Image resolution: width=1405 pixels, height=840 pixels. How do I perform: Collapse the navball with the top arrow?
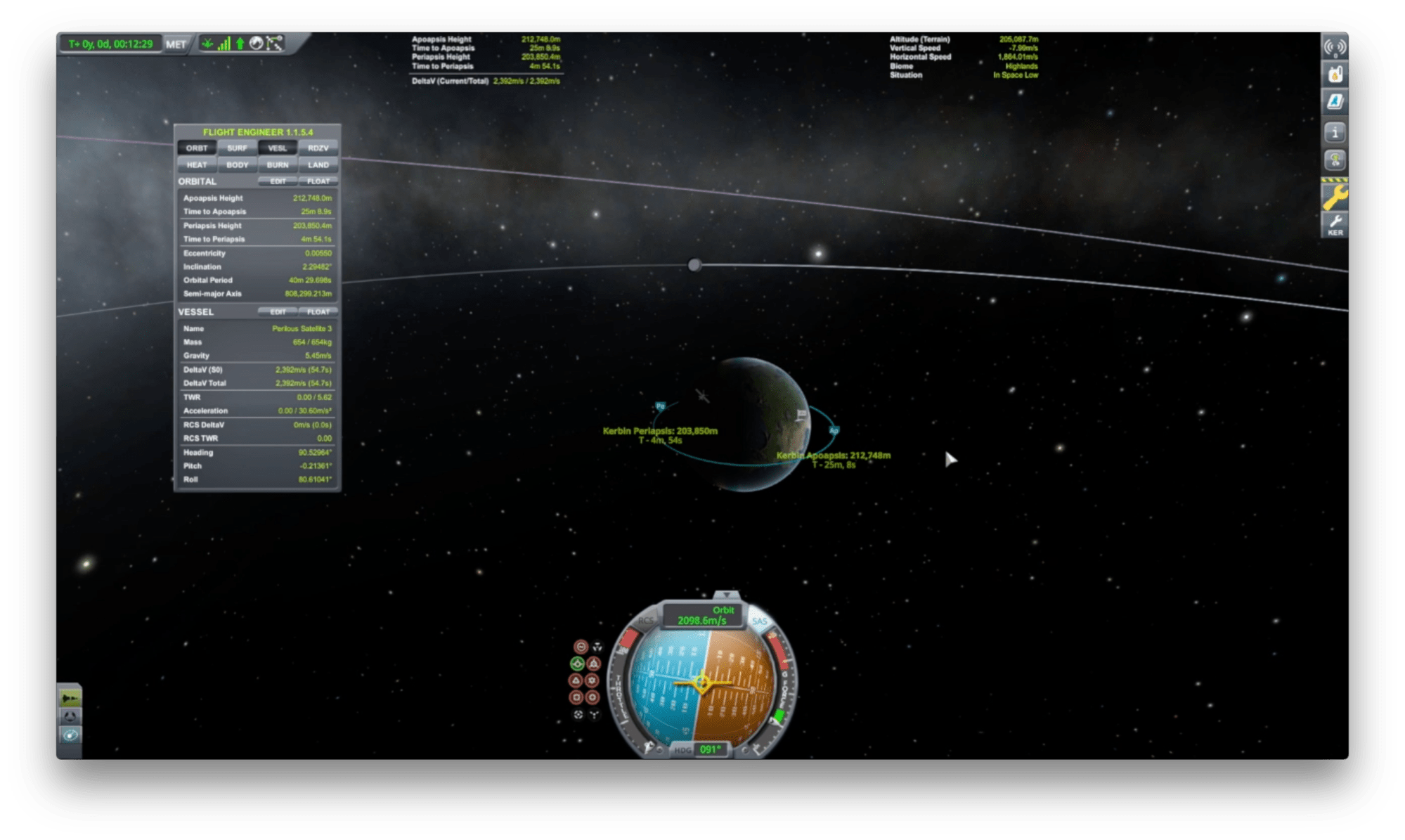pos(726,595)
